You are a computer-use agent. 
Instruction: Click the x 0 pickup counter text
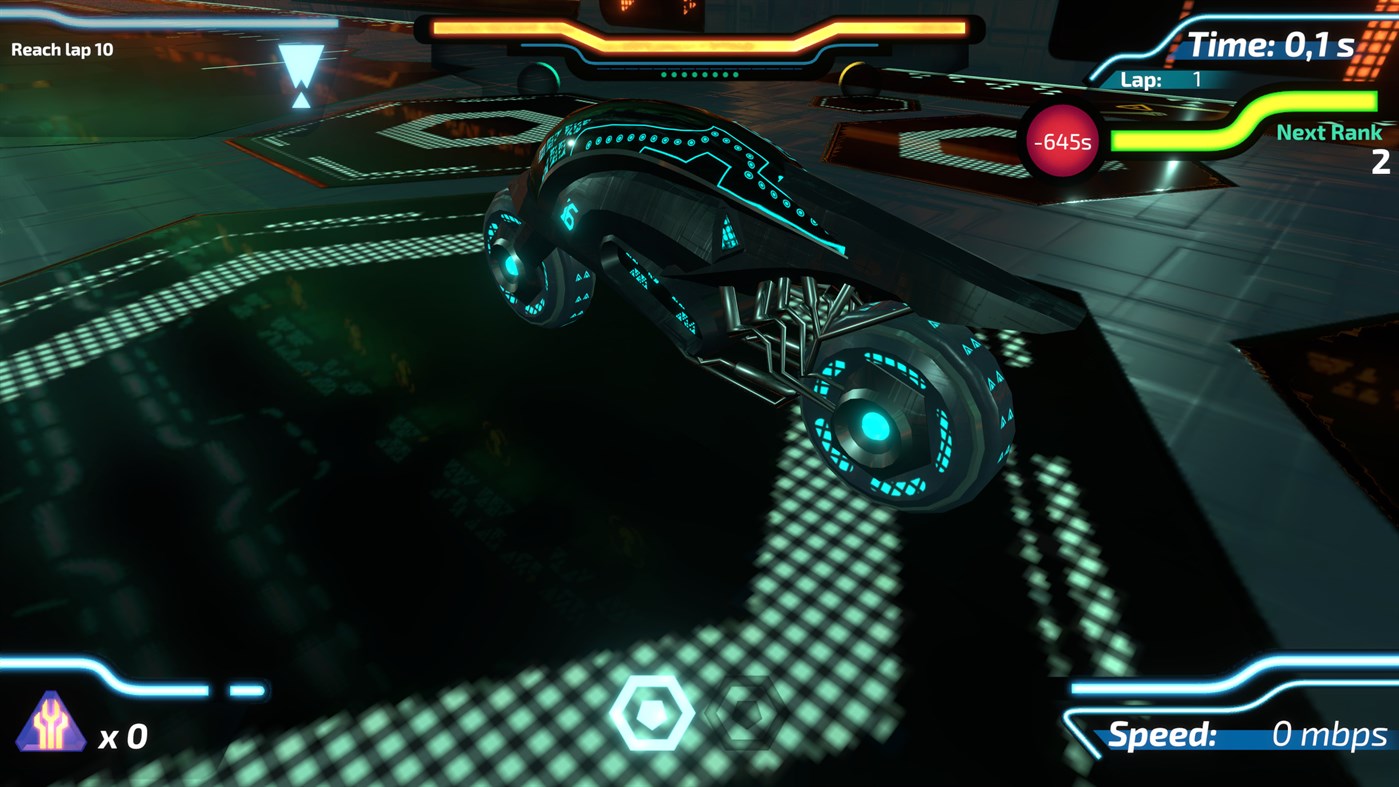[x=125, y=738]
